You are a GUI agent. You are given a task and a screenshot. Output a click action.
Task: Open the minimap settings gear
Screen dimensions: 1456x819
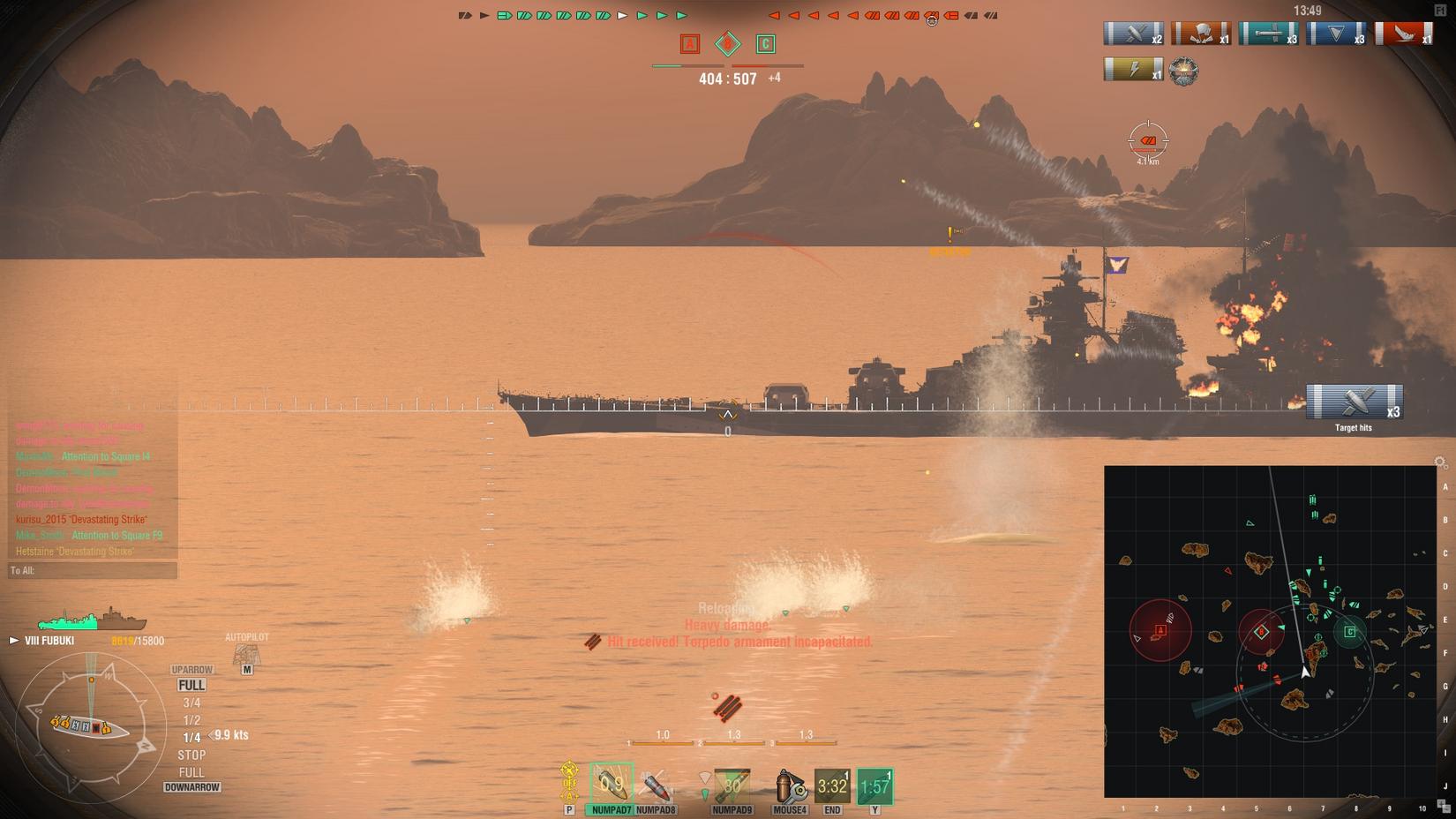tap(1440, 462)
